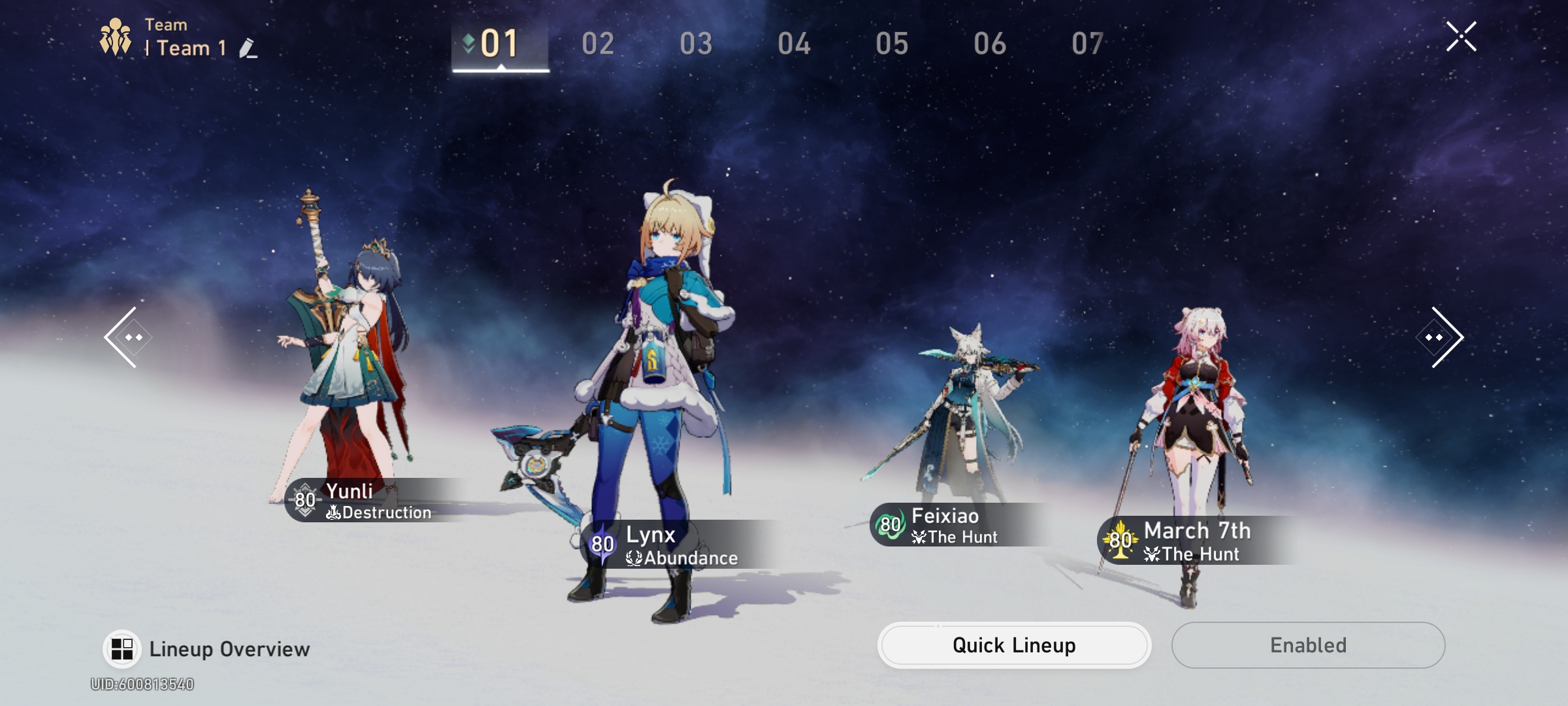The height and width of the screenshot is (706, 1568).
Task: Click the Team 1 name label
Action: (x=190, y=48)
